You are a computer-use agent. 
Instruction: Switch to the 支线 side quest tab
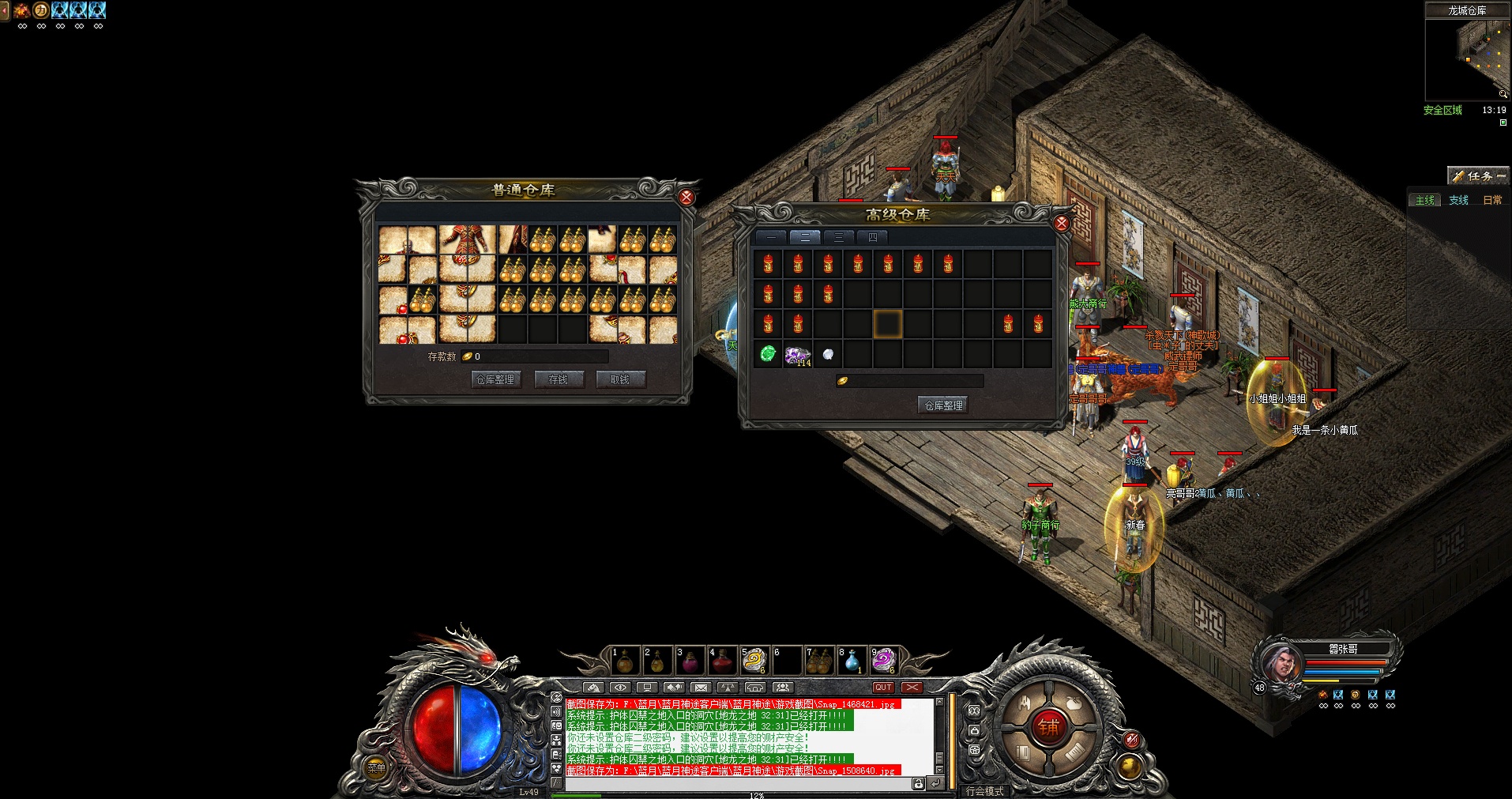(1458, 200)
